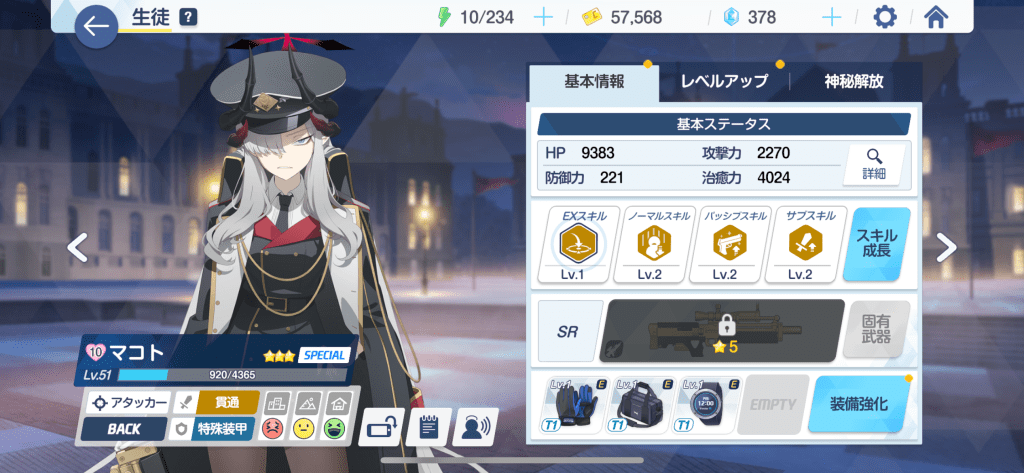The width and height of the screenshot is (1024, 473).
Task: Select the bag equipment slot
Action: click(641, 405)
